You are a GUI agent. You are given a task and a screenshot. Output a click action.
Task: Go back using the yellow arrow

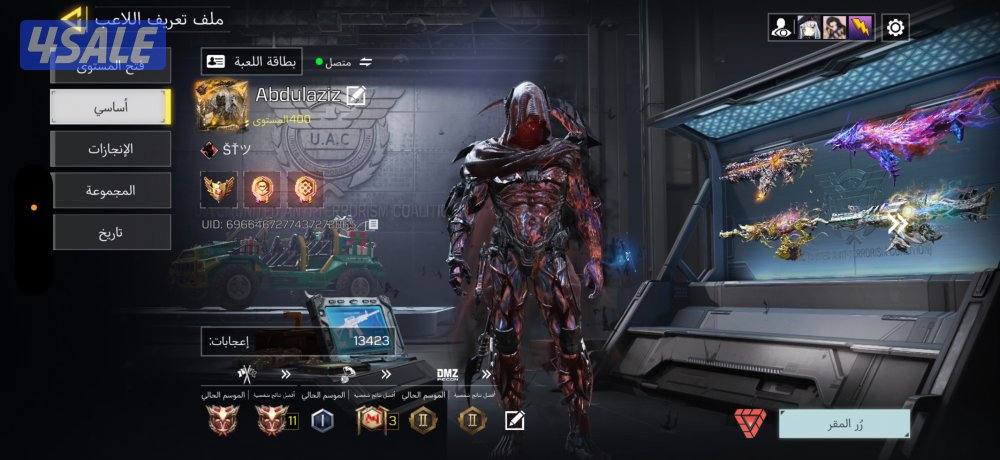click(72, 17)
